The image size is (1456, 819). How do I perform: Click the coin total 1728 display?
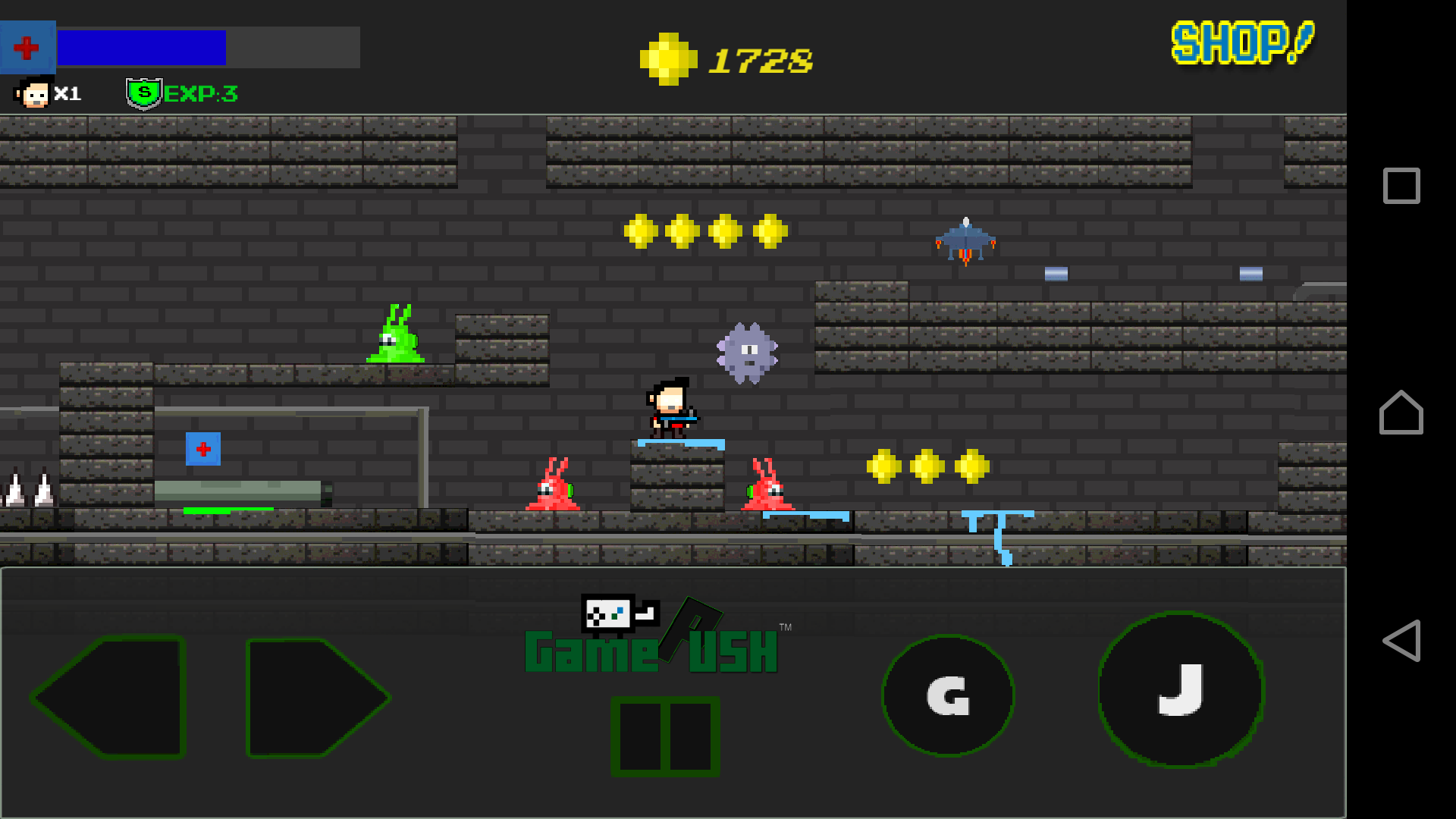[x=760, y=62]
